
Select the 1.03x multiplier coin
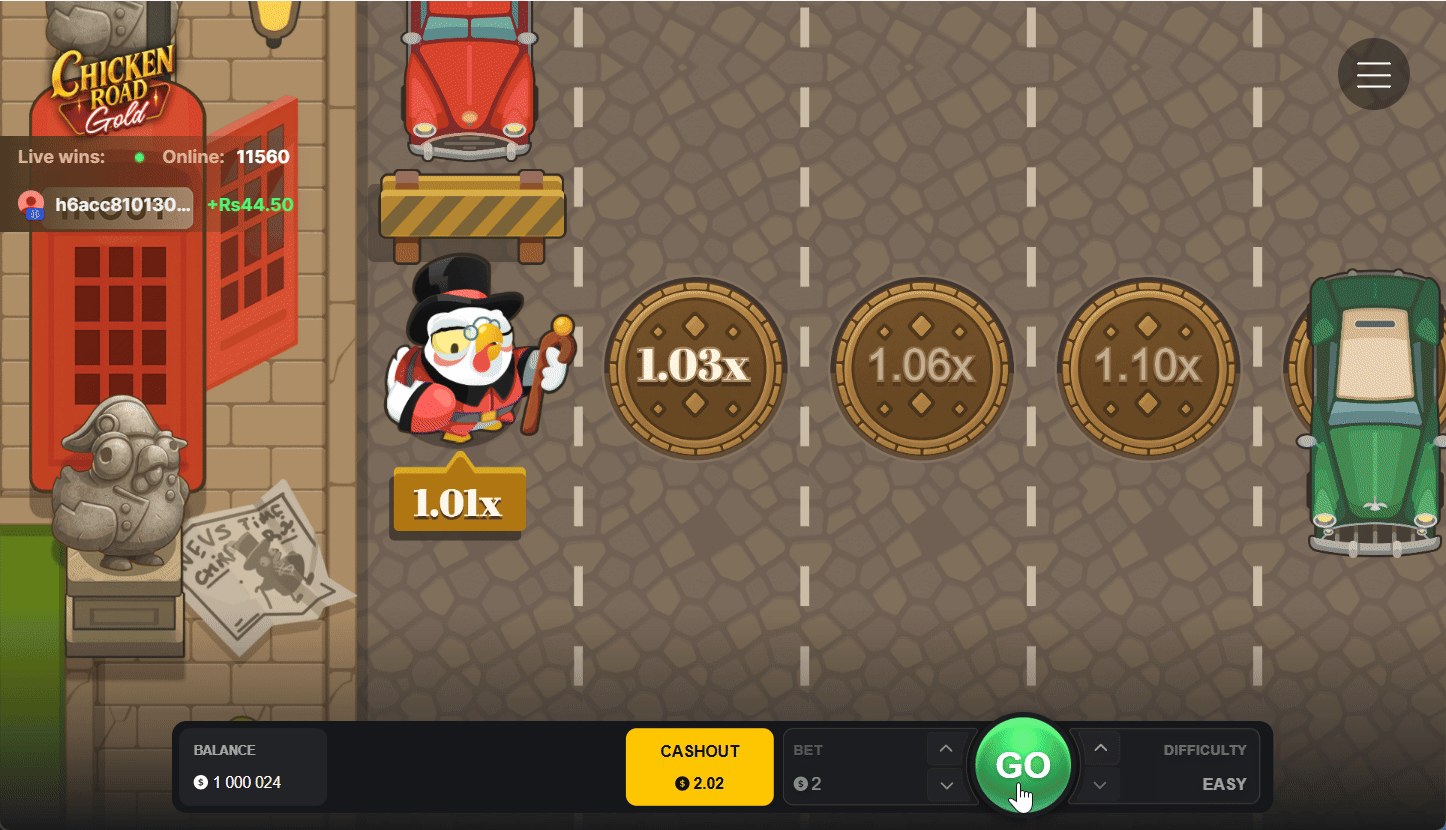pyautogui.click(x=697, y=368)
